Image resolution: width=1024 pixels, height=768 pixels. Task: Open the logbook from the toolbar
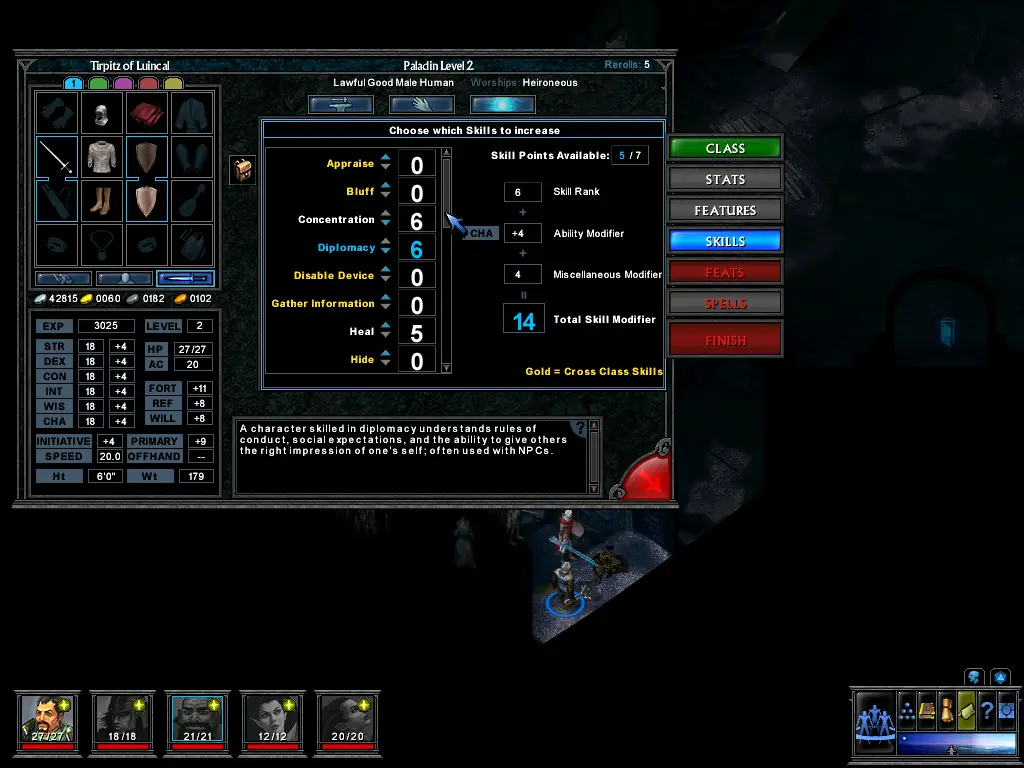[x=927, y=710]
